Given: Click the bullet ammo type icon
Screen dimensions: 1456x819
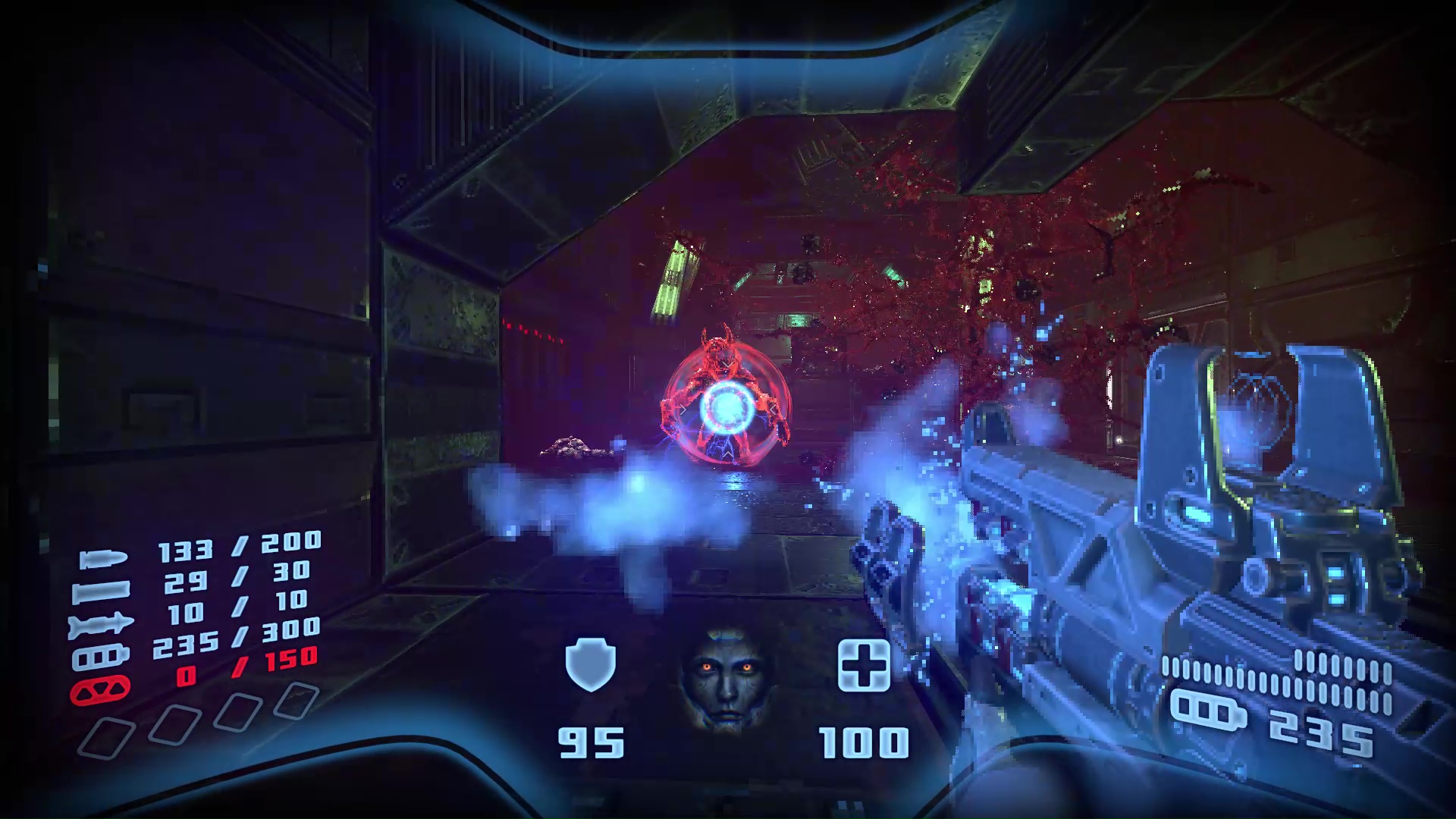Looking at the screenshot, I should point(103,560).
